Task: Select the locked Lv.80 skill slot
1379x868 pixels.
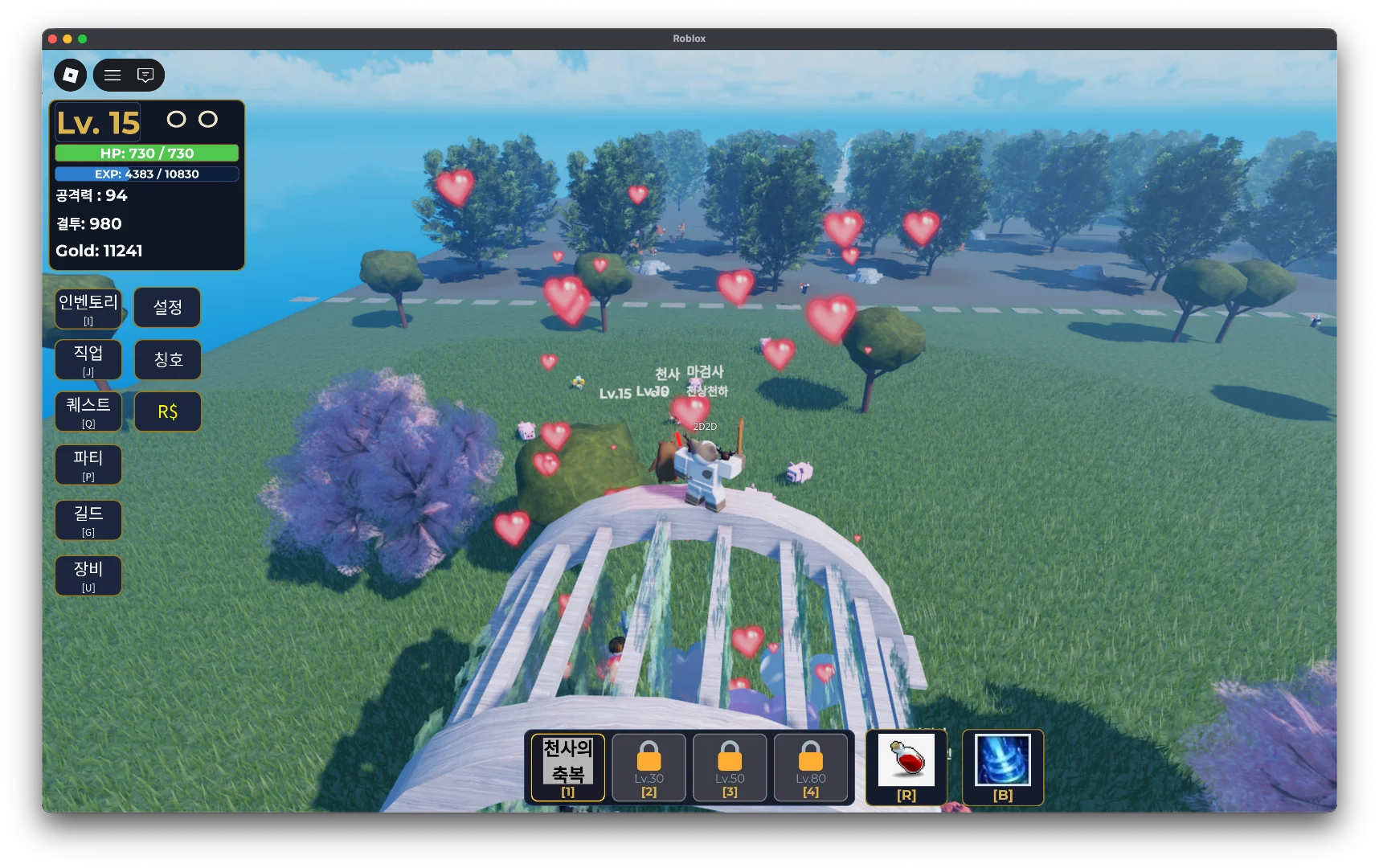Action: [x=811, y=768]
